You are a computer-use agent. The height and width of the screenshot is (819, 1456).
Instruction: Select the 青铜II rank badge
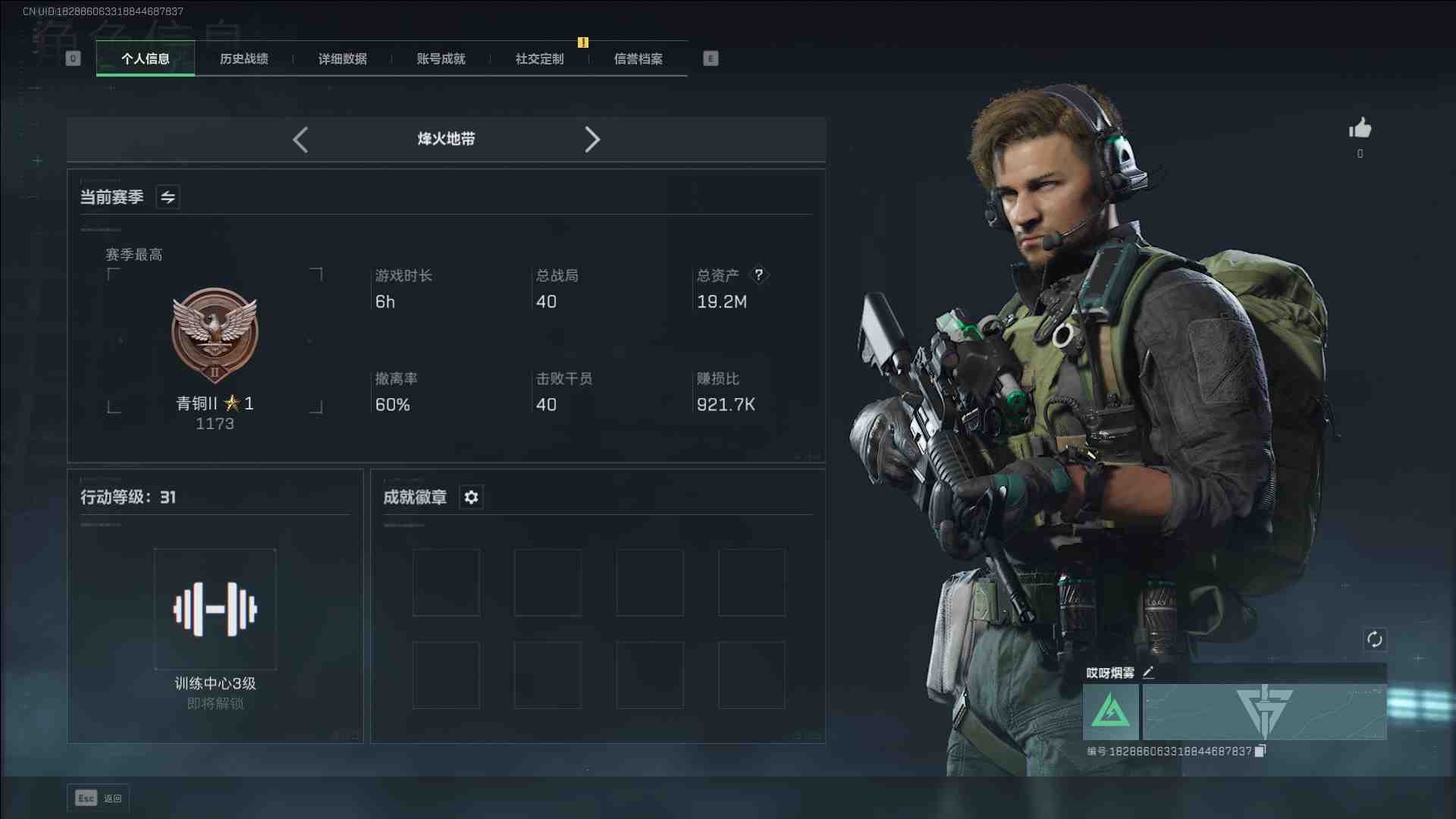tap(215, 335)
